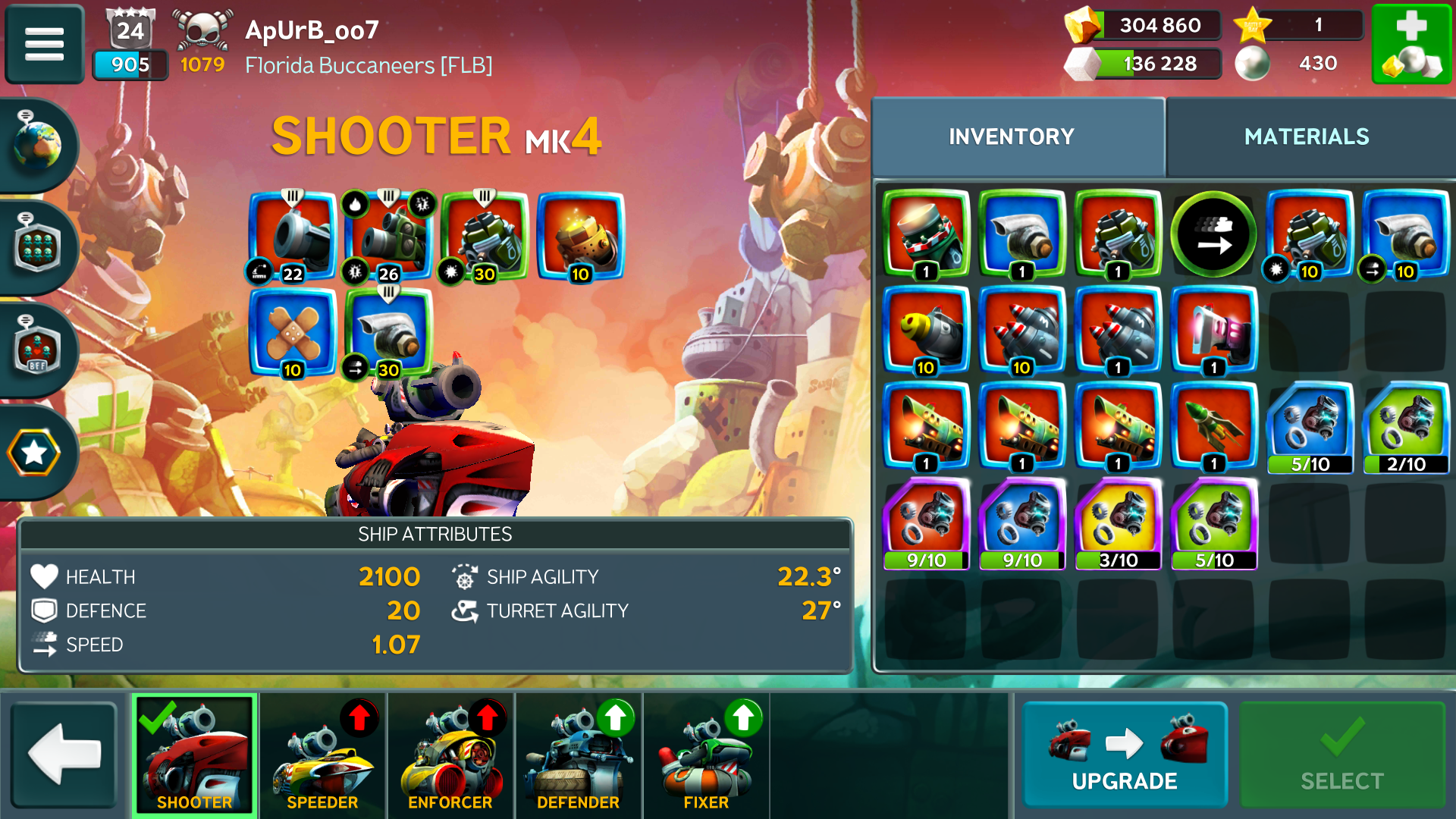Select the yellow gear part showing 3/10
Viewport: 1456px width, 819px height.
pos(1118,523)
